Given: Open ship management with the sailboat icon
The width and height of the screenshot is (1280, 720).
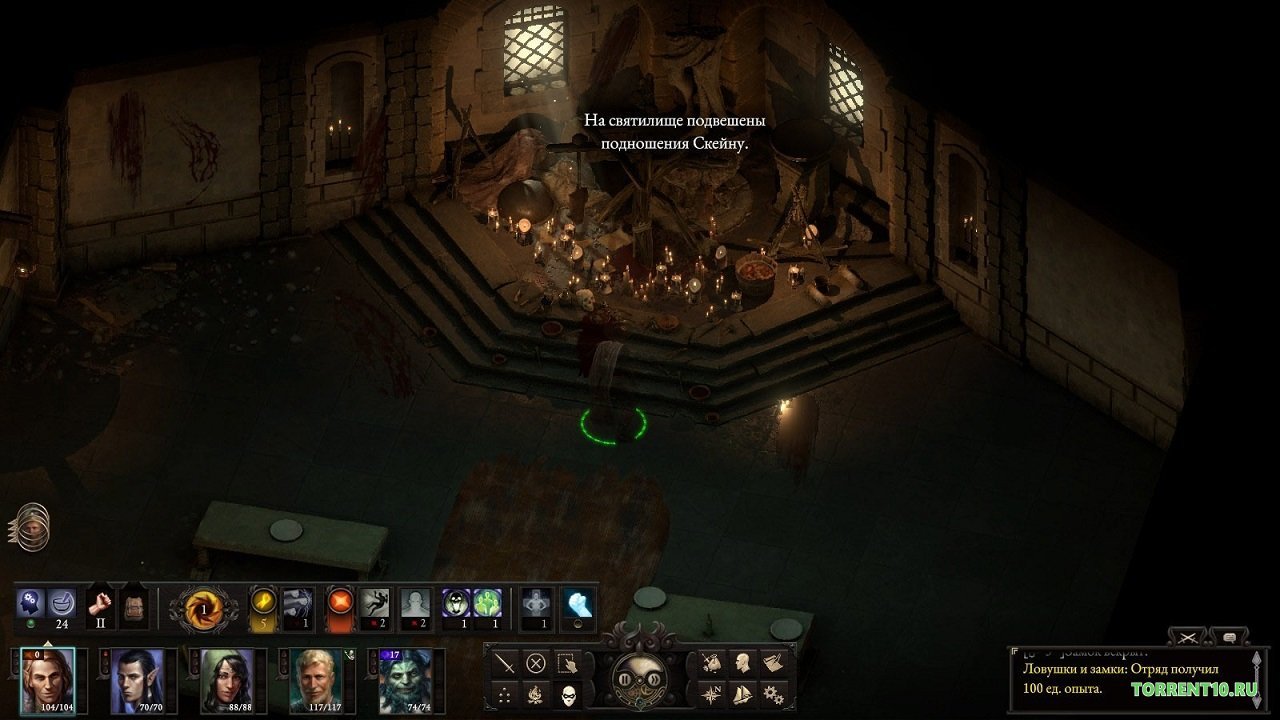Looking at the screenshot, I should pos(743,694).
